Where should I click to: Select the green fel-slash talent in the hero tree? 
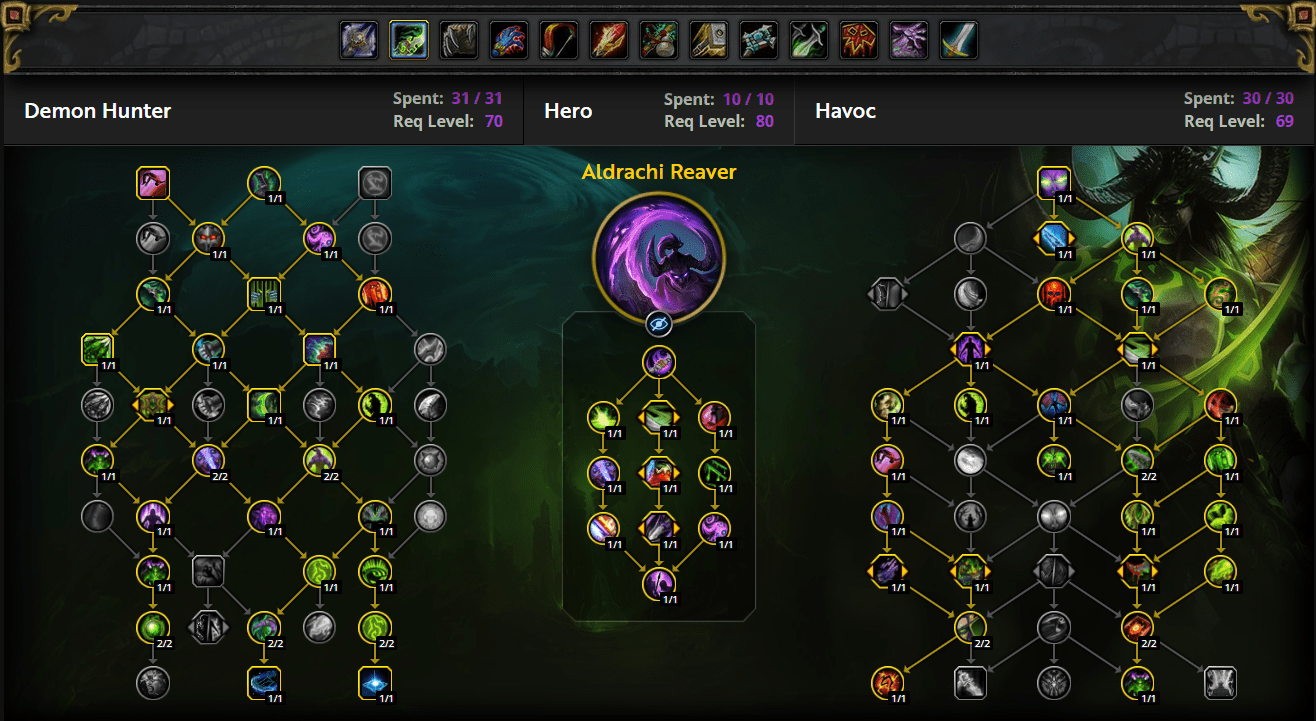pos(605,418)
